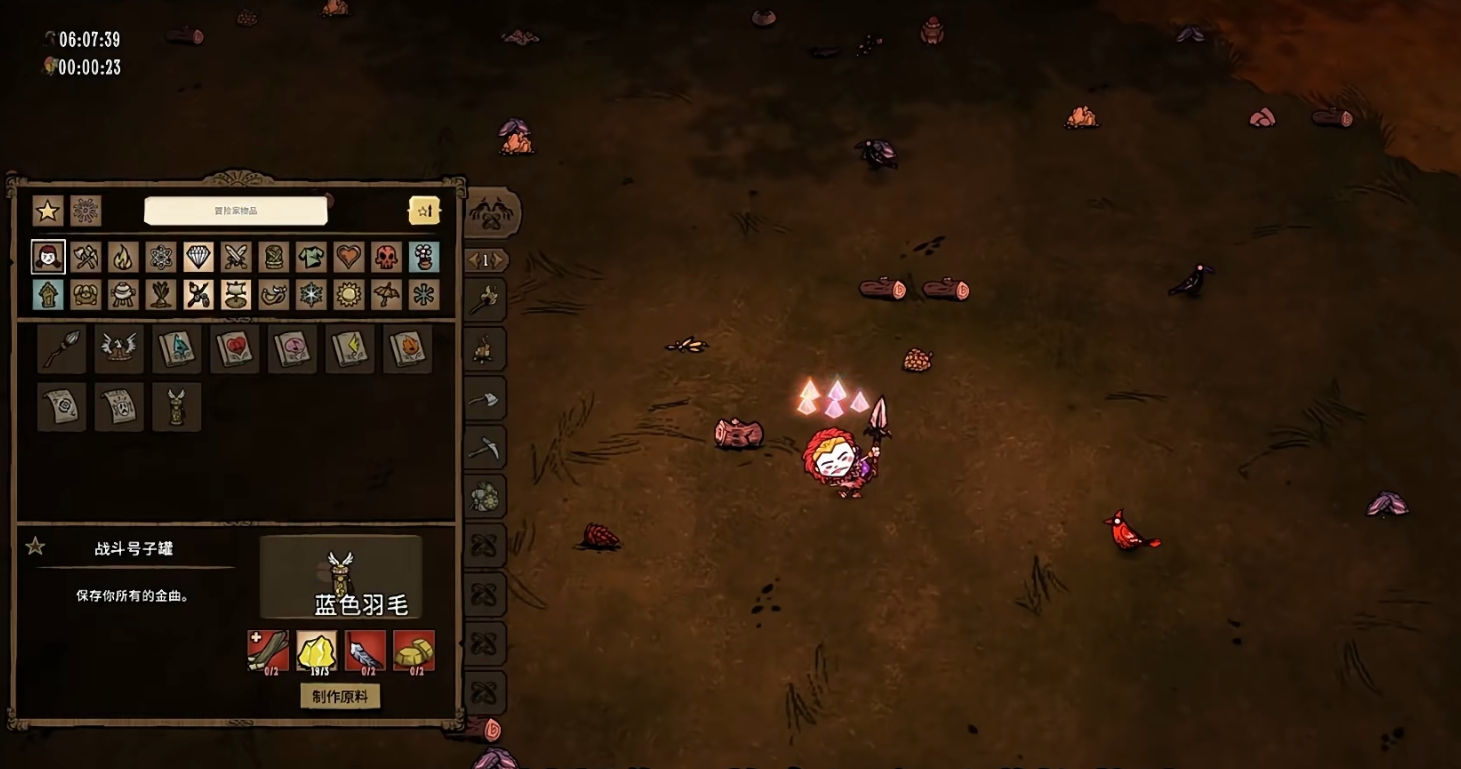Favorite the recipe with the detail star
The image size is (1461, 769).
click(36, 546)
